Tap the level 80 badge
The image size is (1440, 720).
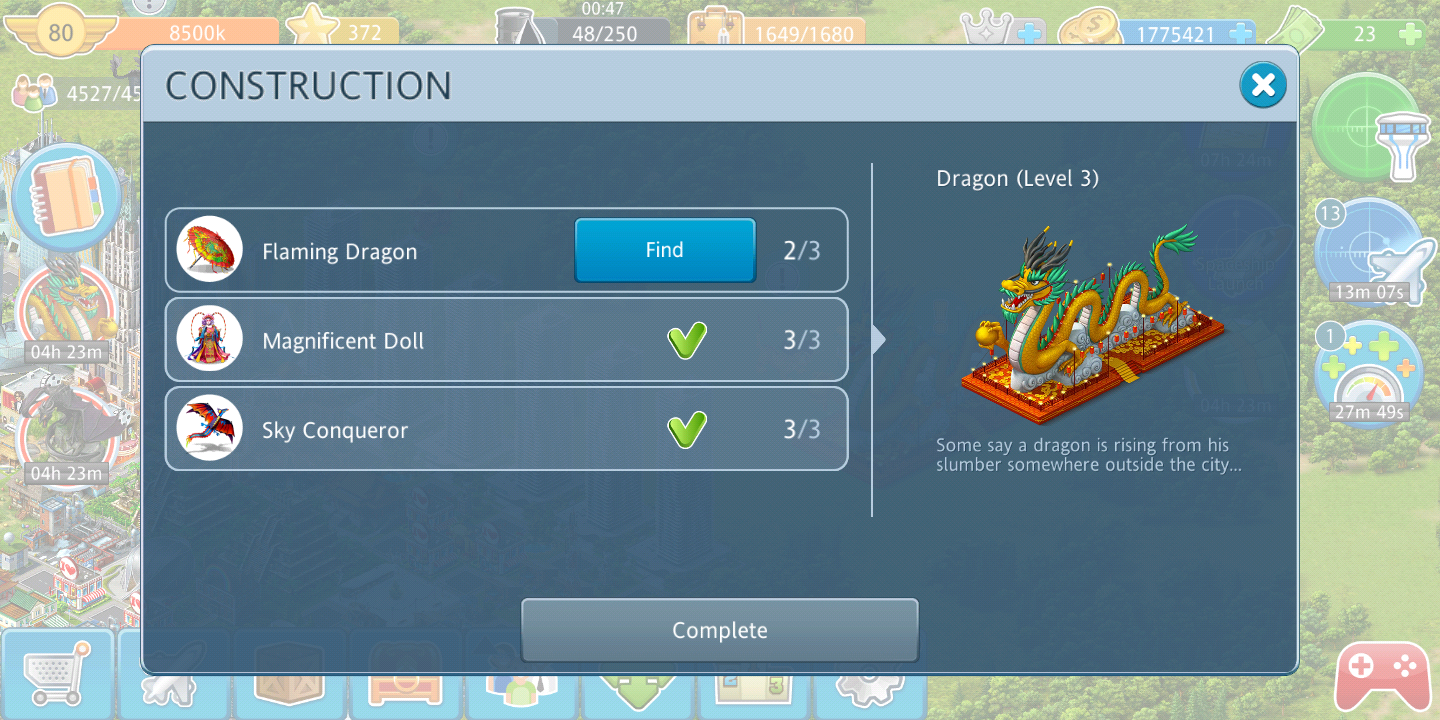point(61,33)
